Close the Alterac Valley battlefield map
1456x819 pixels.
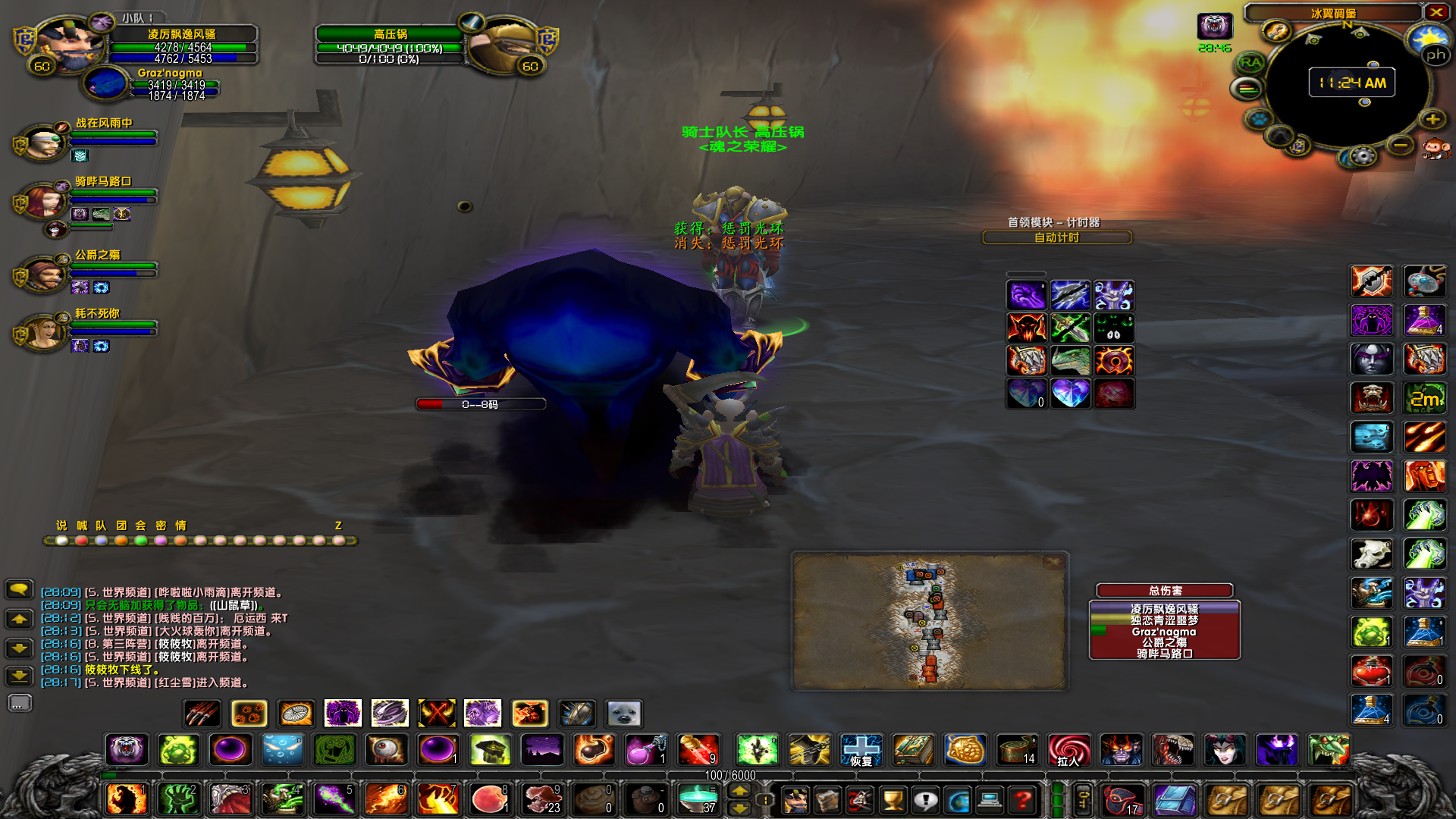tap(1053, 562)
